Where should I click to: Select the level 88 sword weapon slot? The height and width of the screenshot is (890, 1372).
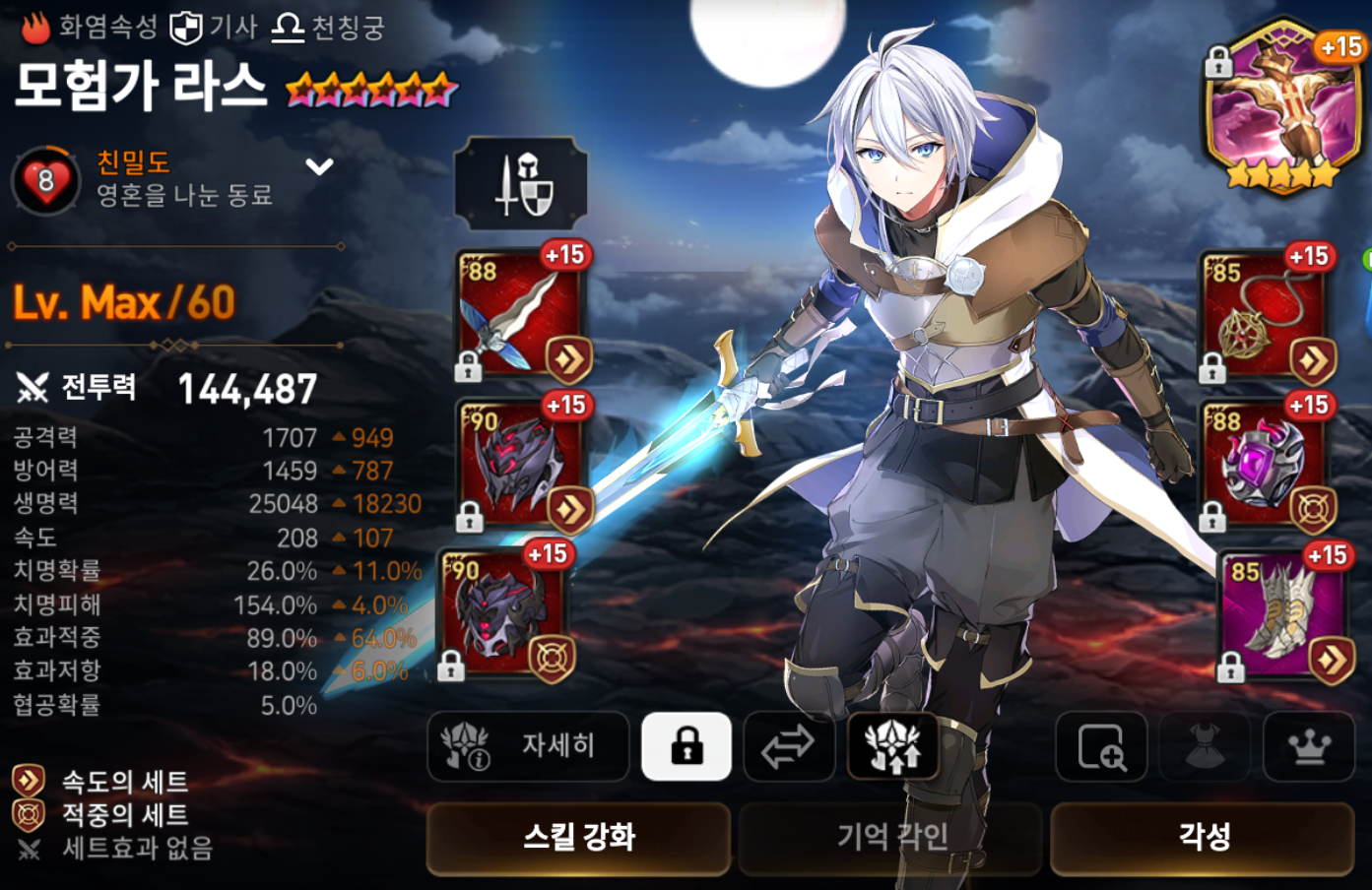(522, 315)
